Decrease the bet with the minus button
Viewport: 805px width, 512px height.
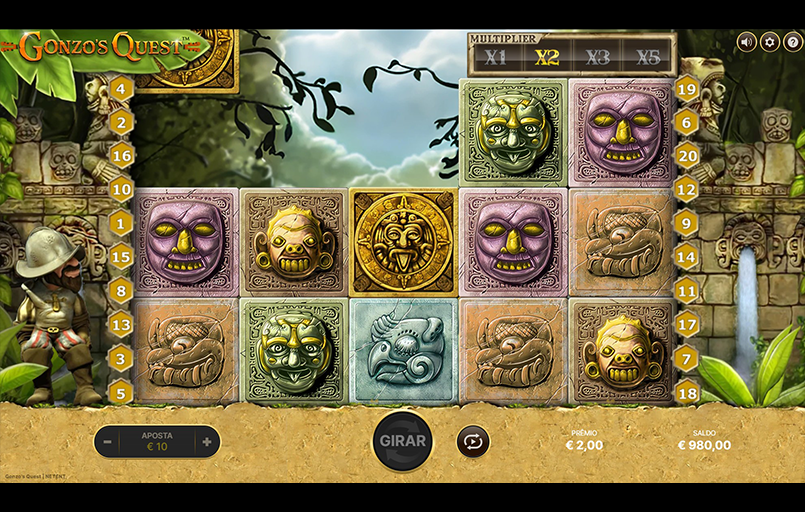pyautogui.click(x=107, y=441)
